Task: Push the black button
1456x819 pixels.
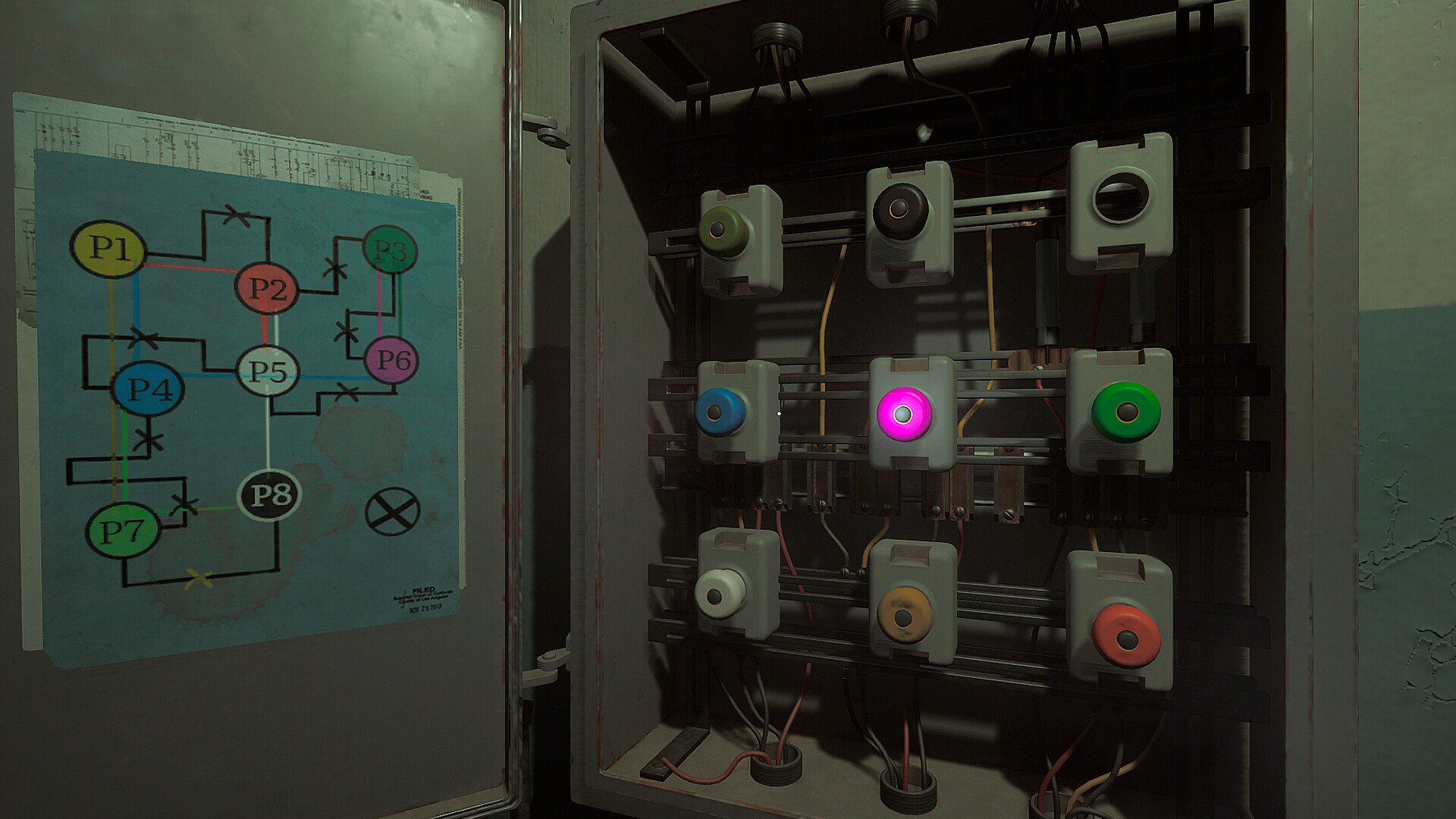Action: [x=900, y=210]
